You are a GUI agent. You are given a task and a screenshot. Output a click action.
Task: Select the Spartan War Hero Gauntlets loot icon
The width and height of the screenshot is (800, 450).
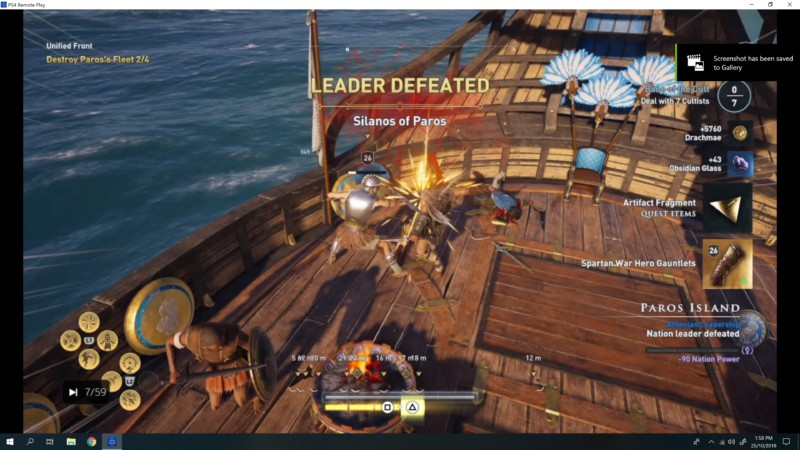pyautogui.click(x=728, y=263)
